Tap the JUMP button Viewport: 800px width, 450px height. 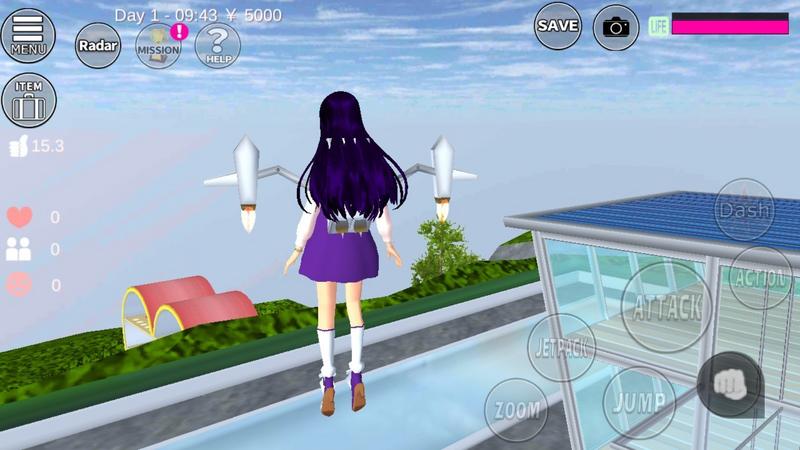pos(639,402)
